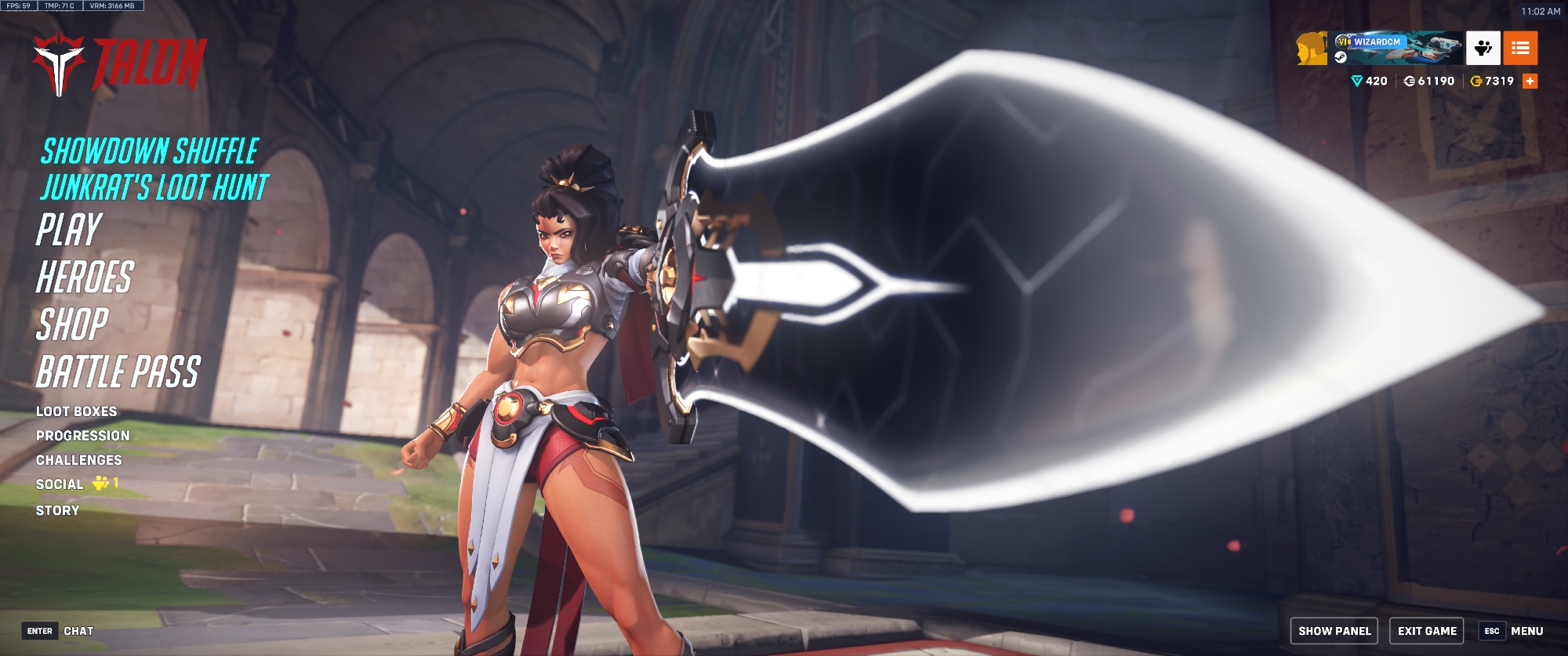Image resolution: width=1568 pixels, height=656 pixels.
Task: Click the Show Panel button
Action: coord(1334,631)
